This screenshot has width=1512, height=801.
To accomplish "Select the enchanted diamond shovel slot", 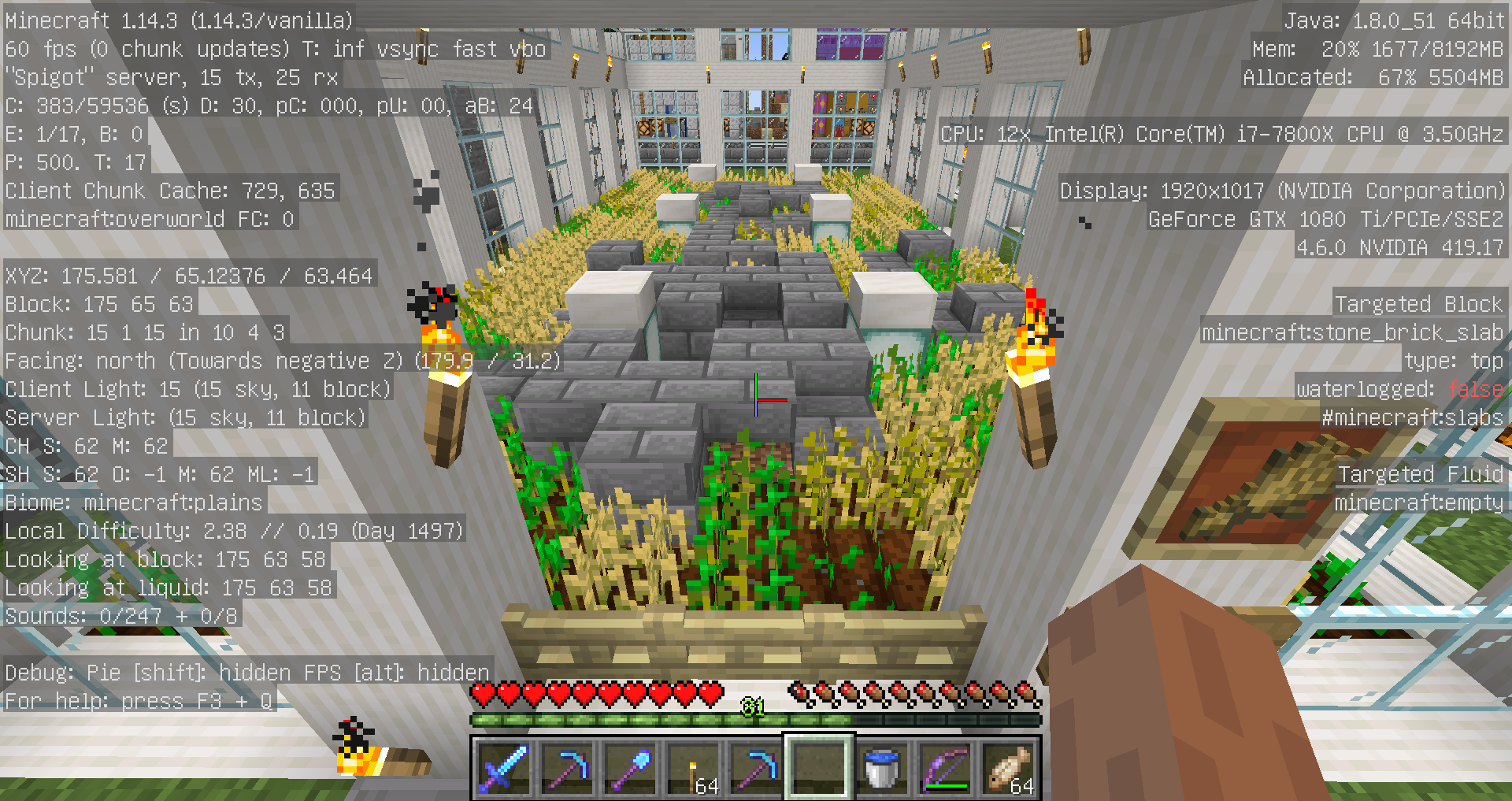I will pos(630,767).
